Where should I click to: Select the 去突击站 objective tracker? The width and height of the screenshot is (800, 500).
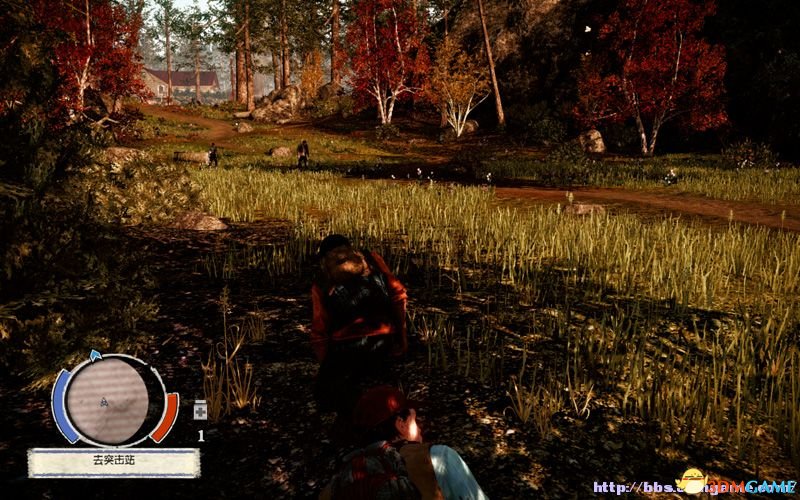pos(113,462)
